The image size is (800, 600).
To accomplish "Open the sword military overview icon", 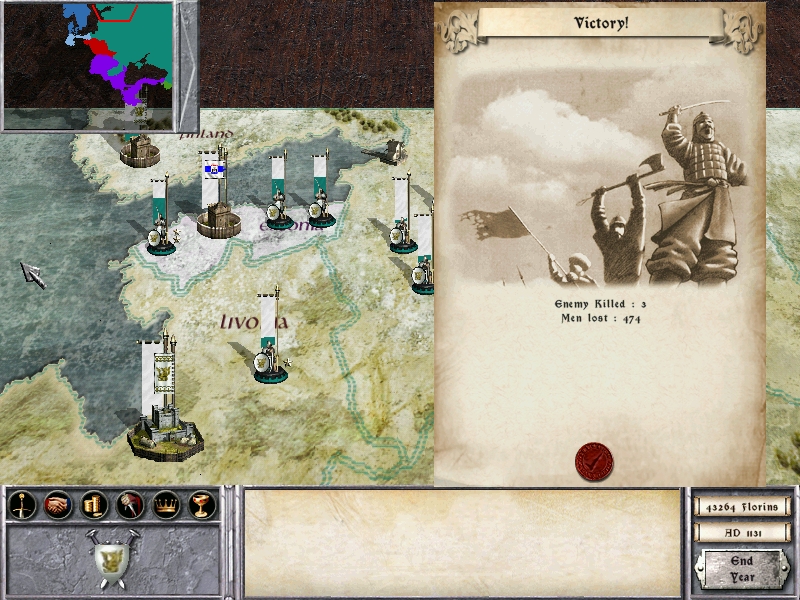I will point(22,506).
